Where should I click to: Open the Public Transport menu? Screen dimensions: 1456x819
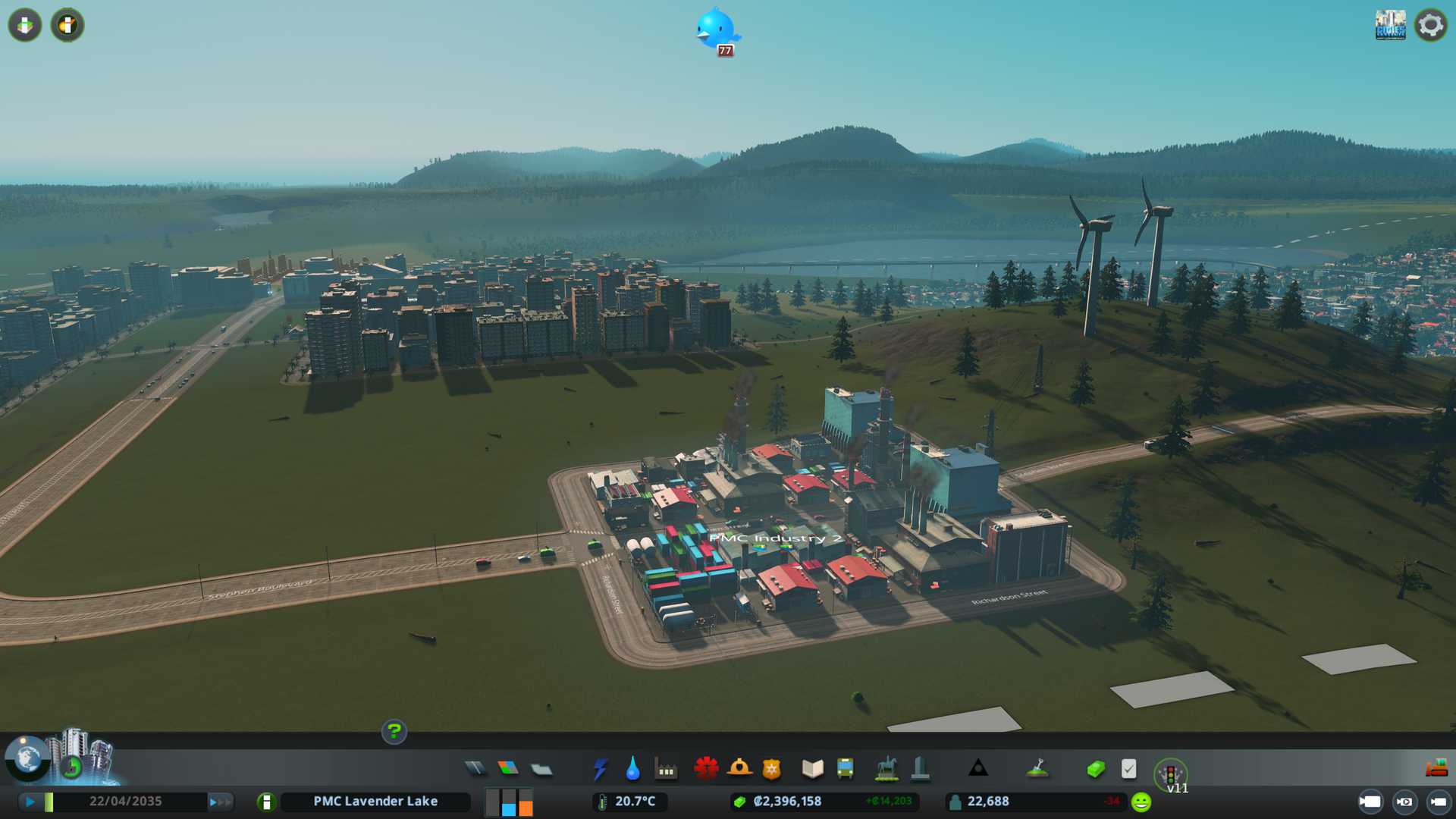845,769
